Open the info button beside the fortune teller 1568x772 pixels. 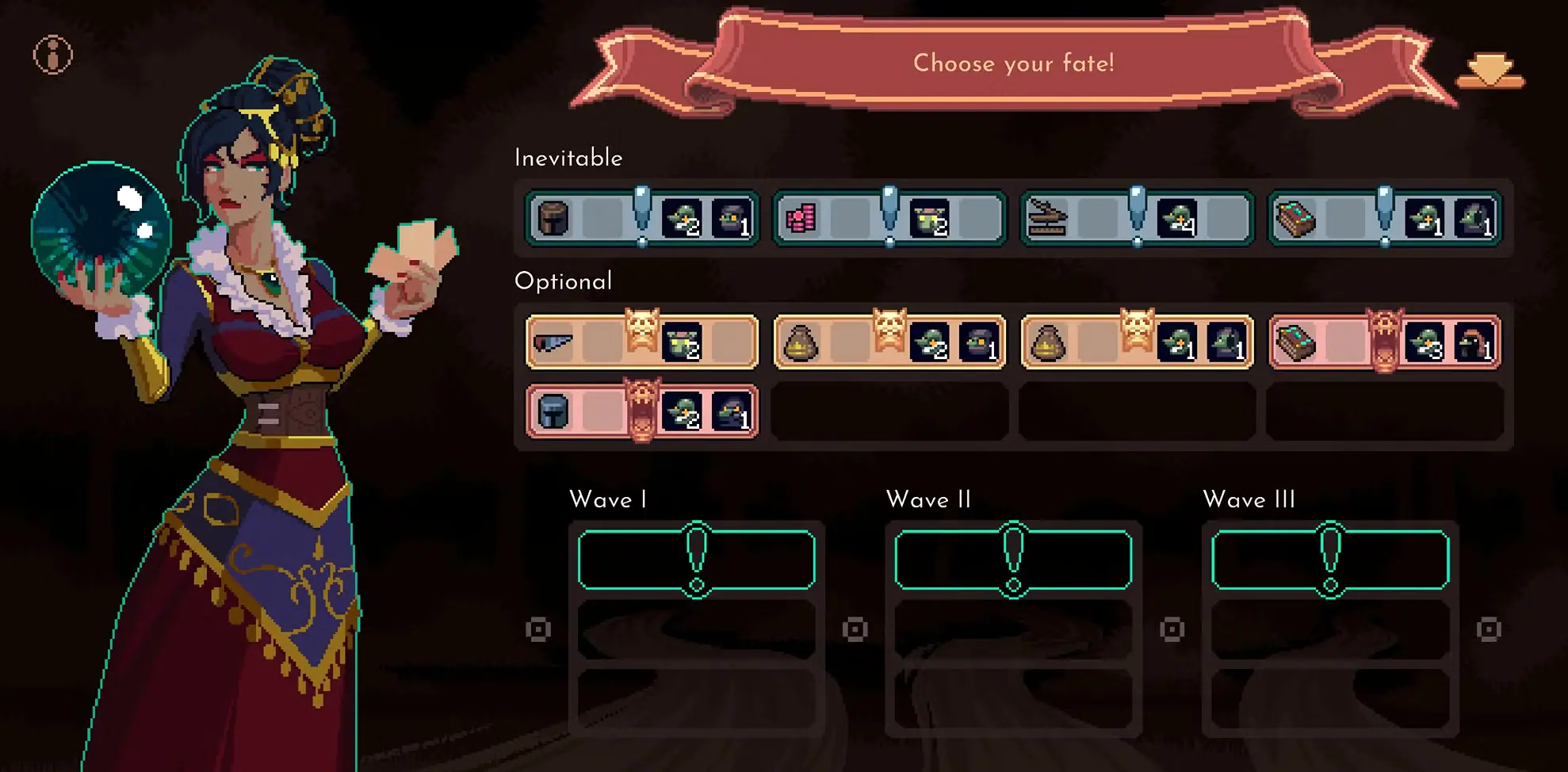click(x=53, y=55)
